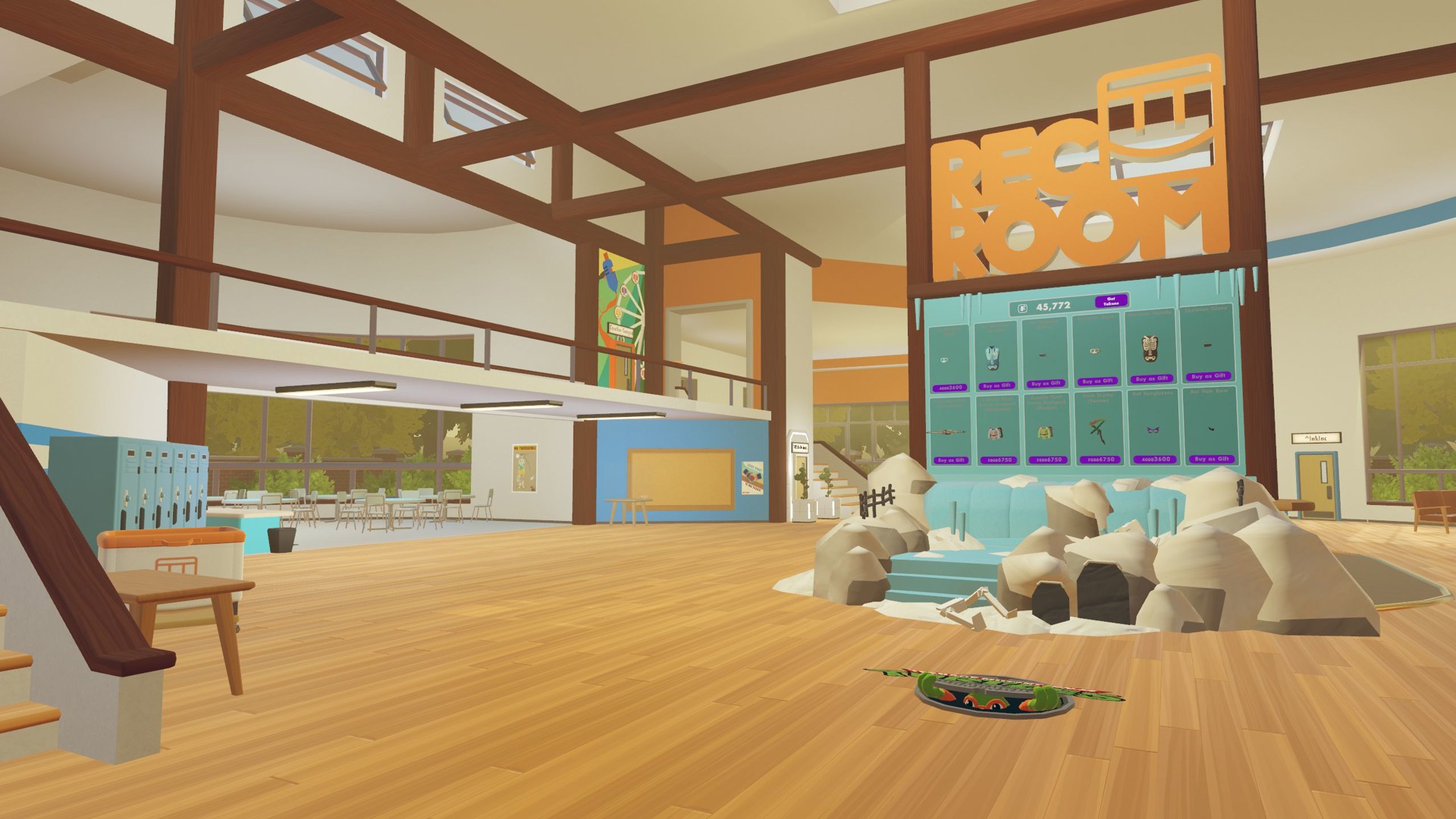Click the token coin icon beside 45,772 balance

[x=1021, y=306]
